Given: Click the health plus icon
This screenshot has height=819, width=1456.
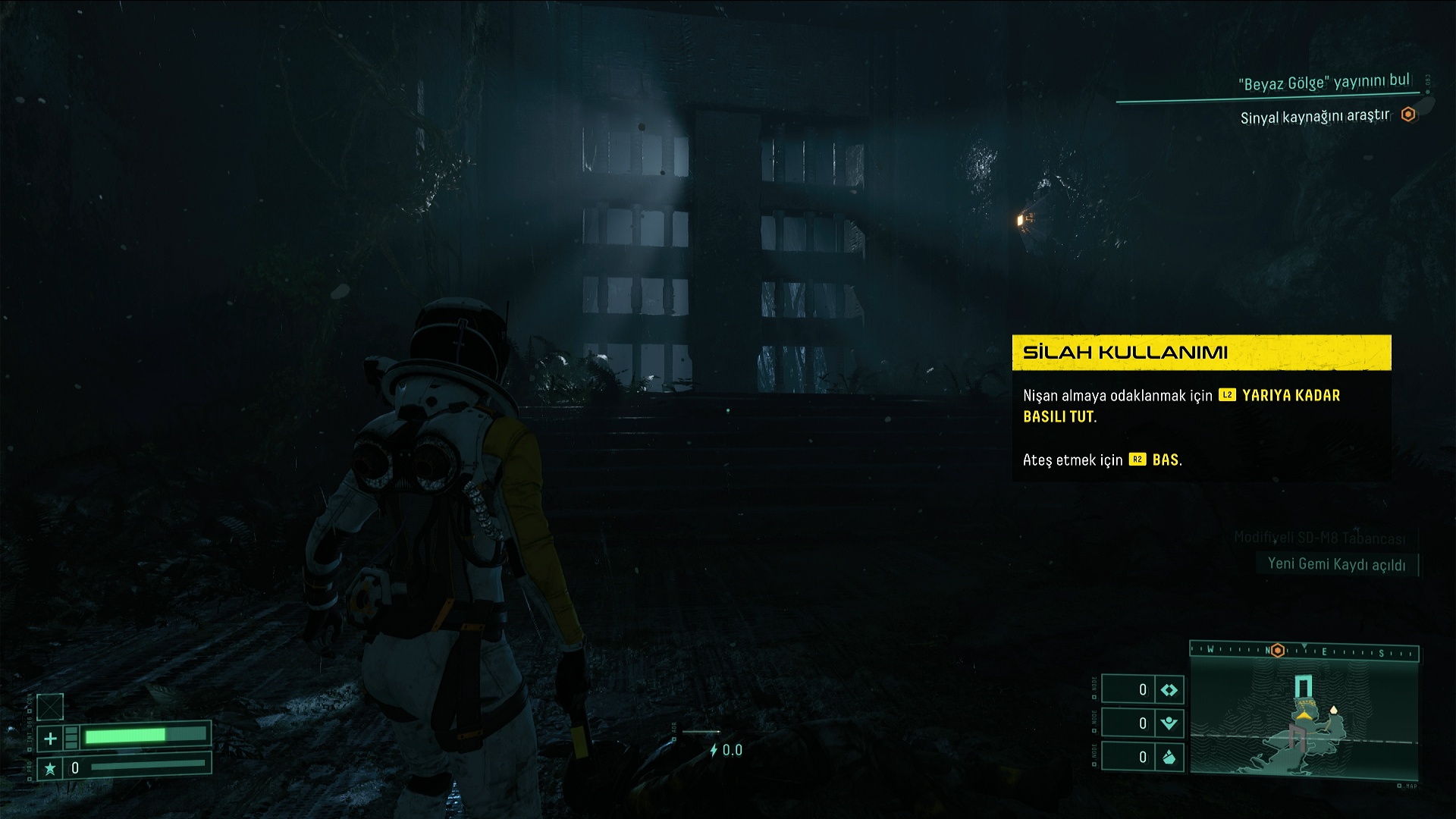Looking at the screenshot, I should [x=50, y=738].
